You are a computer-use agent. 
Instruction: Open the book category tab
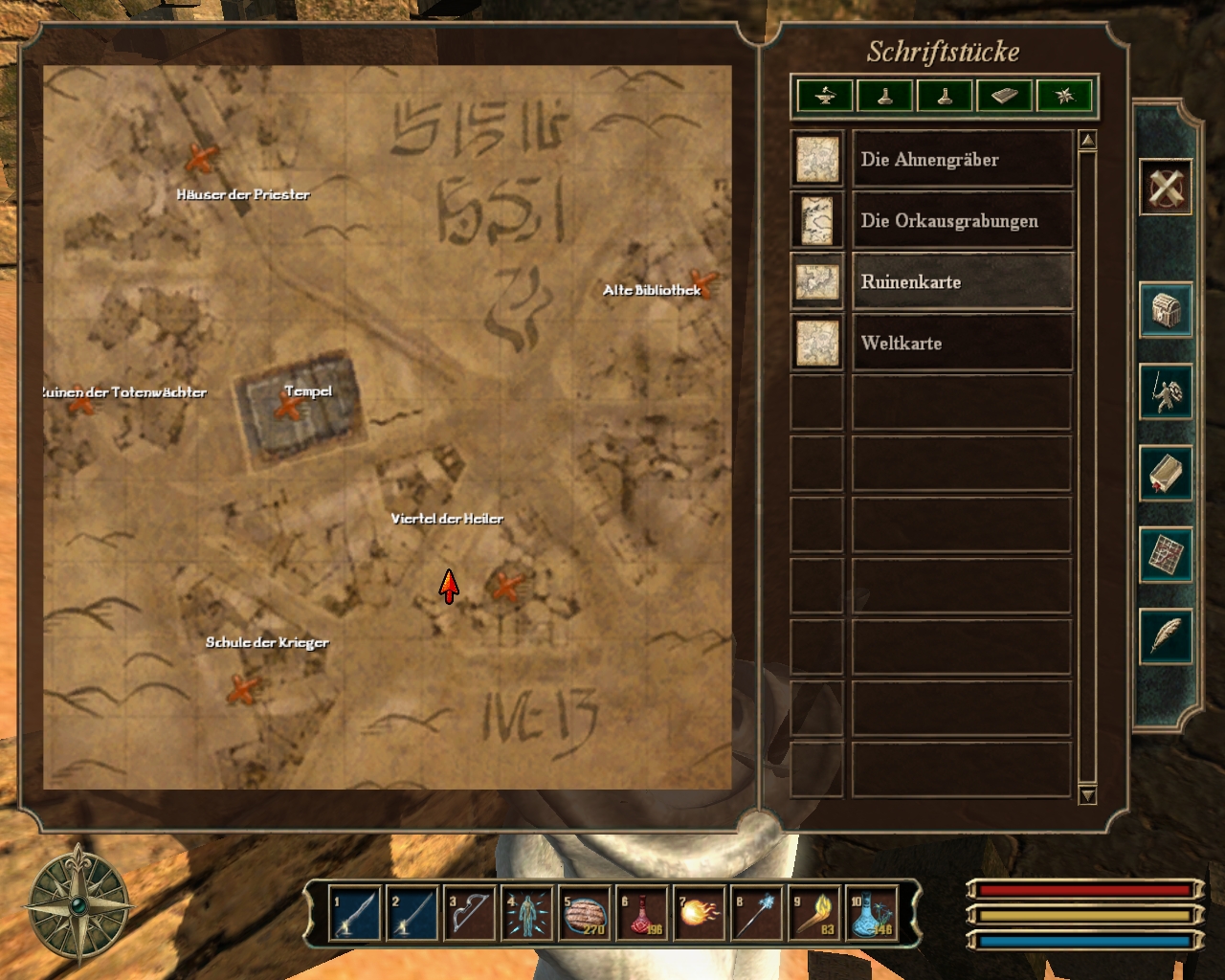1004,96
